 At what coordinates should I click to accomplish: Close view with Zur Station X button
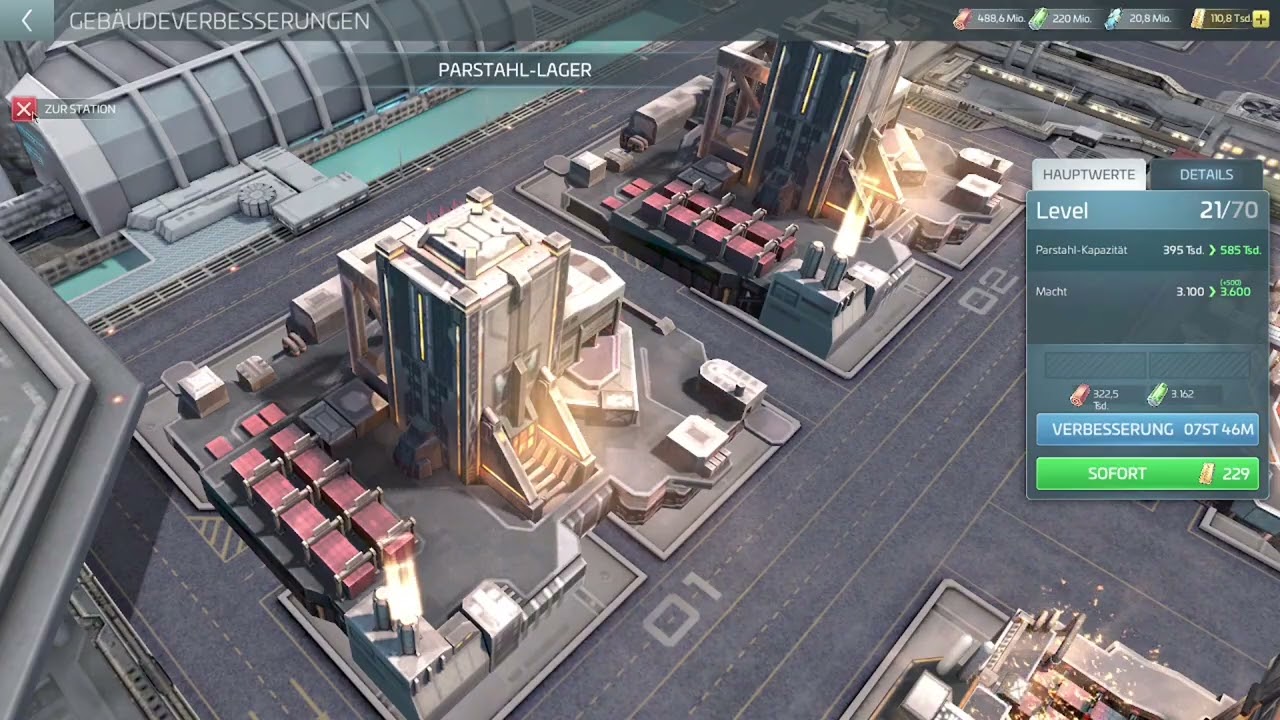pyautogui.click(x=24, y=109)
